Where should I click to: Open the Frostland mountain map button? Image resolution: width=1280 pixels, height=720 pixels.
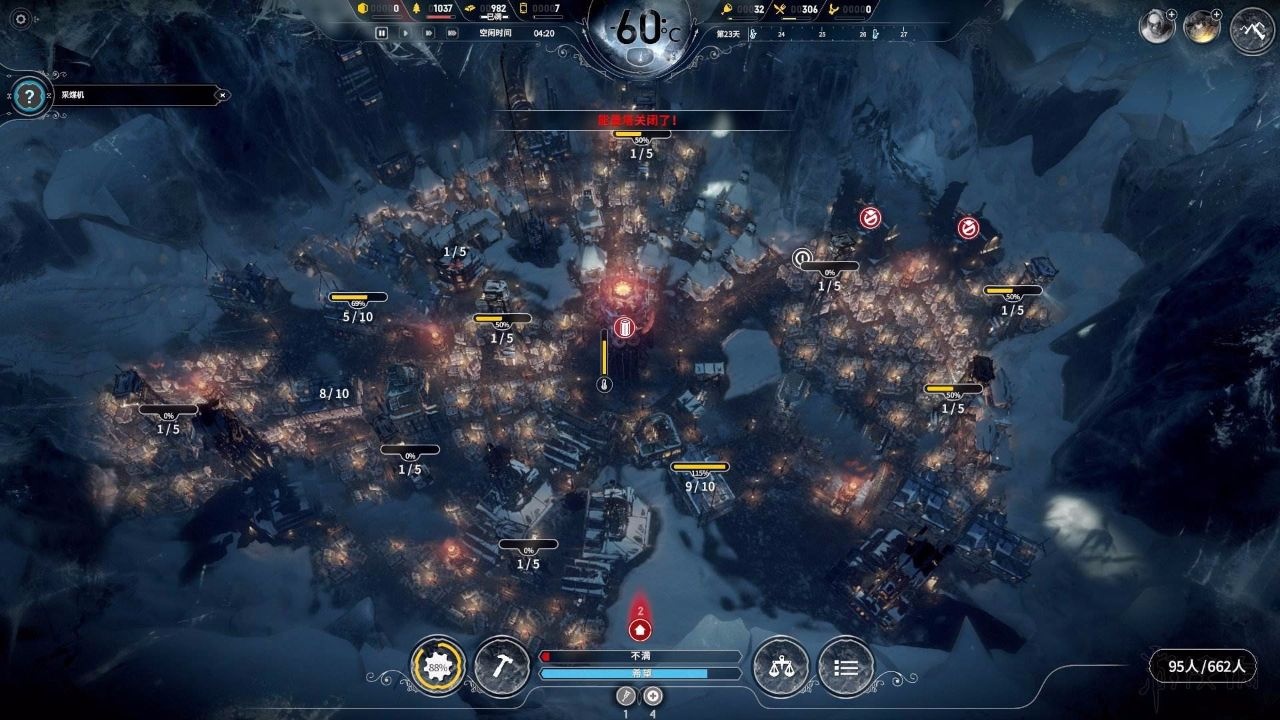tap(1251, 28)
